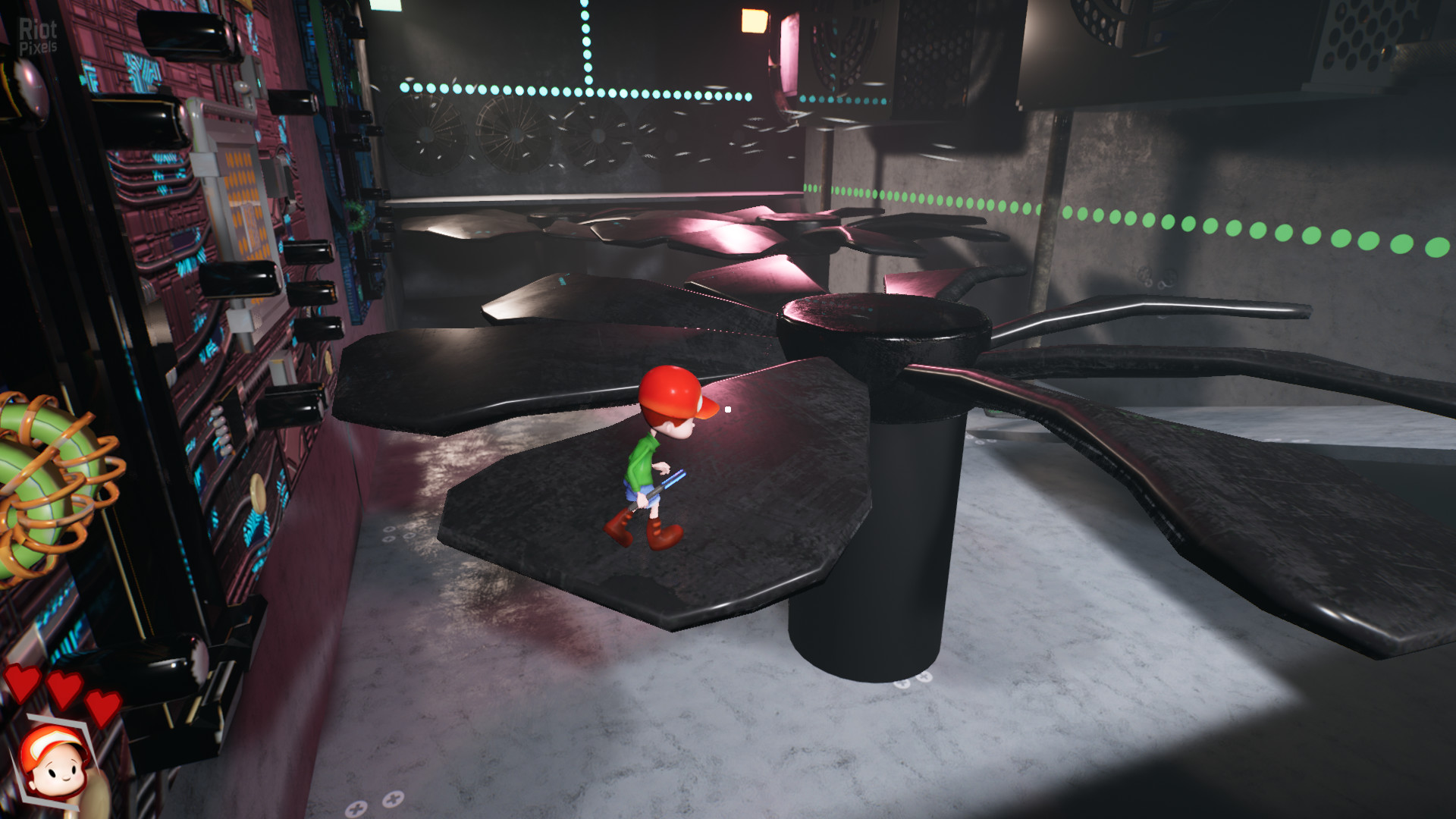Click the red-capped character portrait
The width and height of the screenshot is (1456, 819).
coord(55,762)
